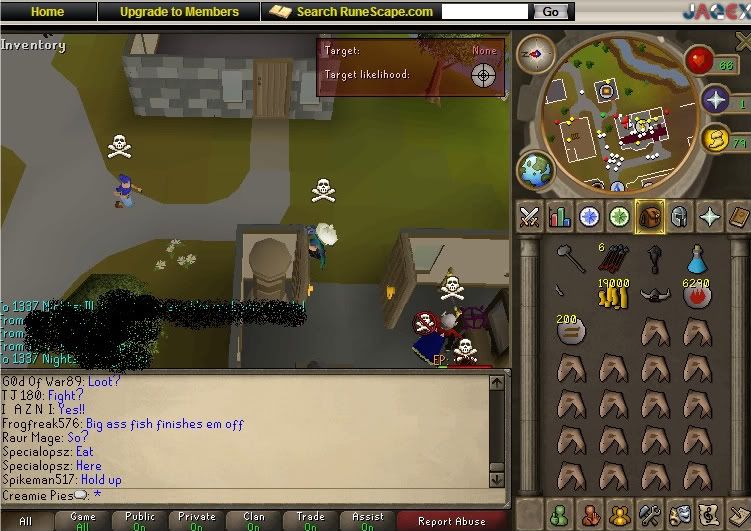751x531 pixels.
Task: Click the Report Abuse button
Action: click(451, 520)
